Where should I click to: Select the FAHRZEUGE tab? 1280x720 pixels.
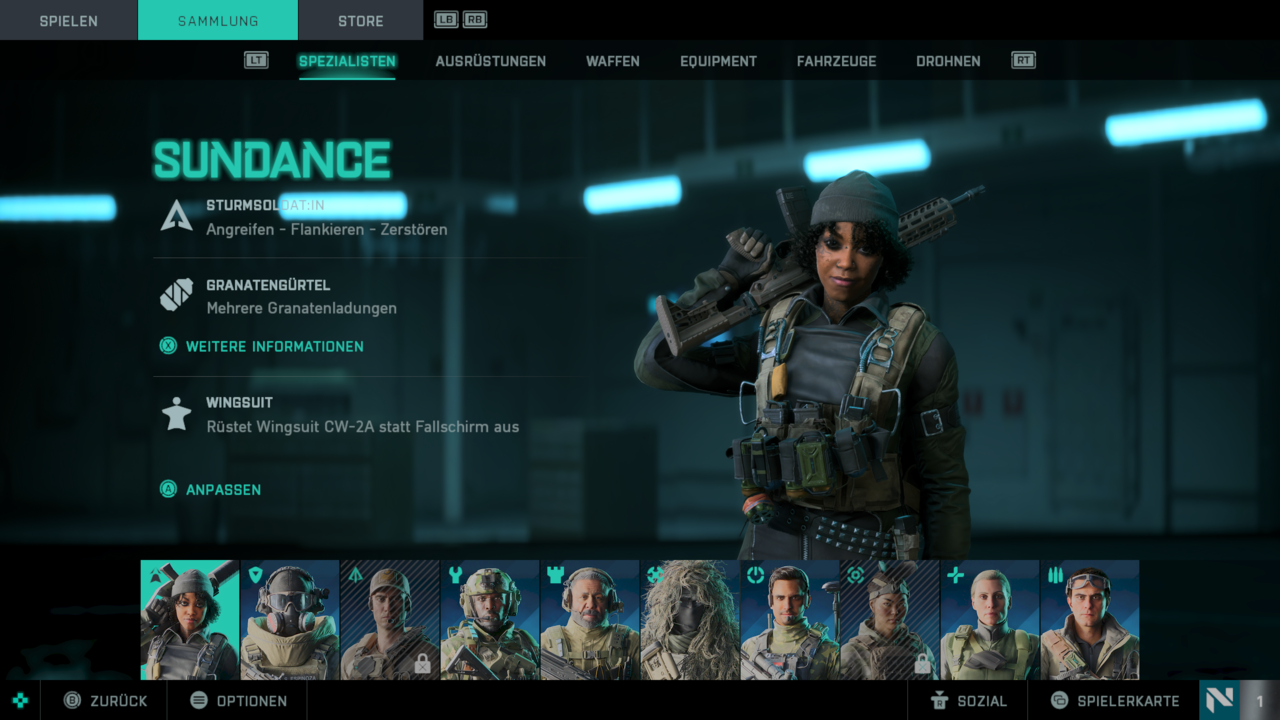836,61
